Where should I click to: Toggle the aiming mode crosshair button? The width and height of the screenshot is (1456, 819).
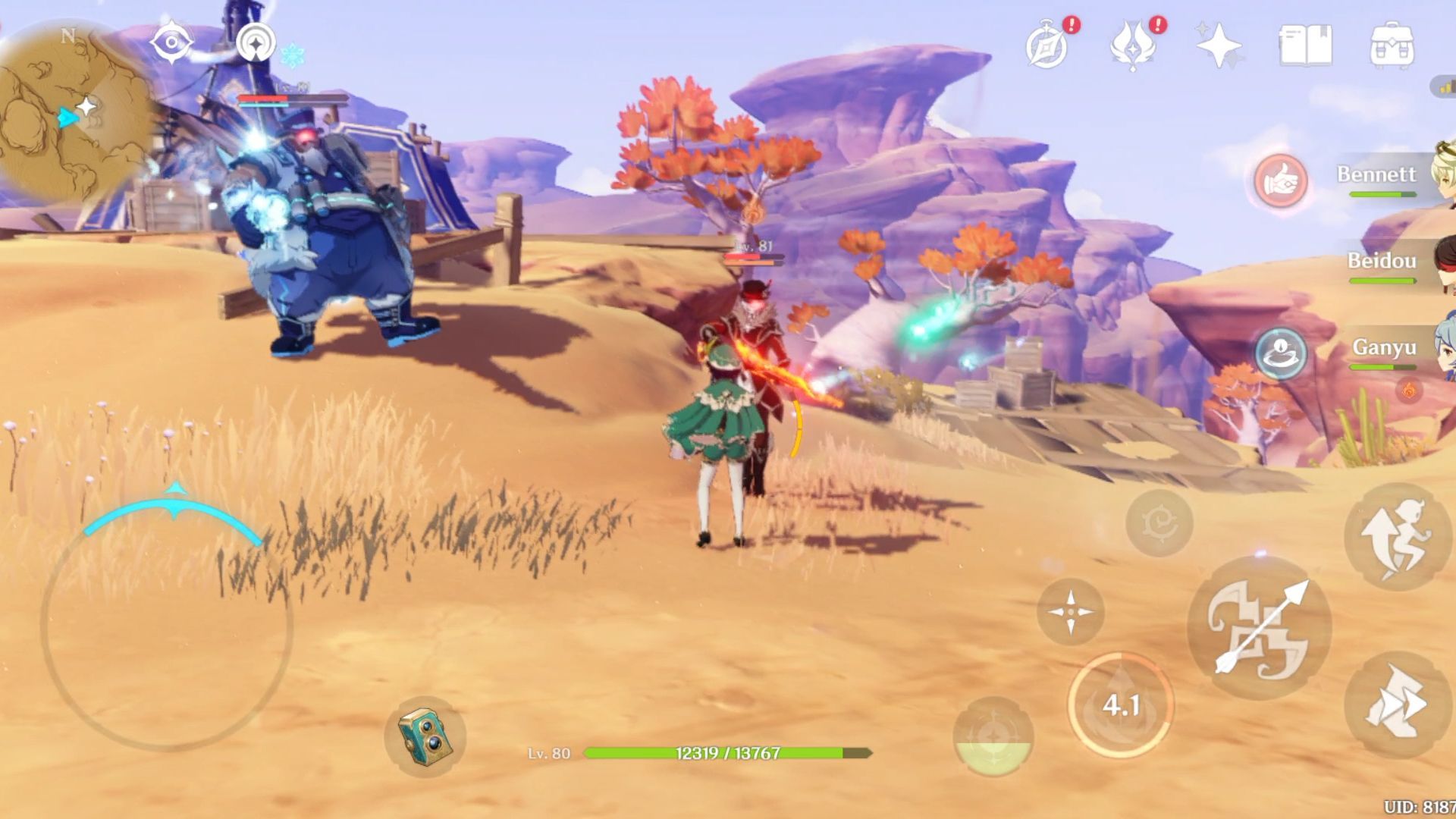tap(1071, 611)
